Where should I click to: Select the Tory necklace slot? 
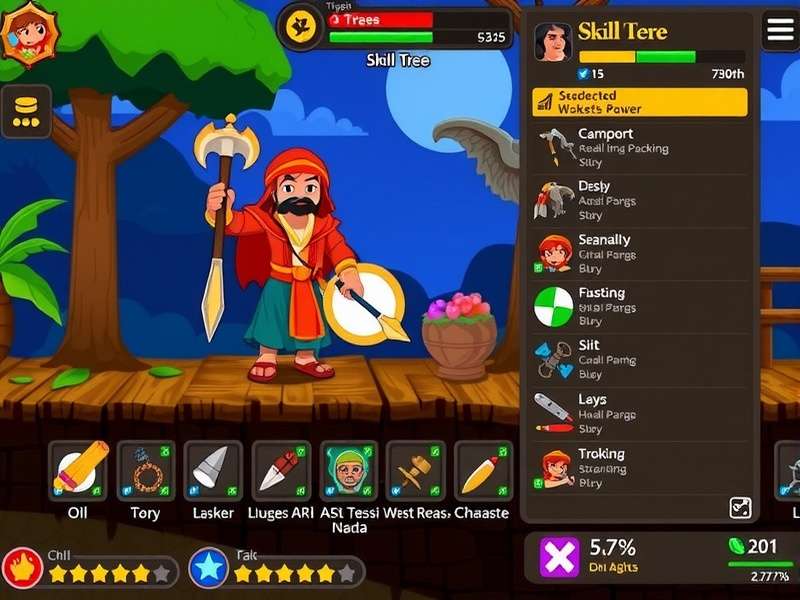click(x=146, y=470)
